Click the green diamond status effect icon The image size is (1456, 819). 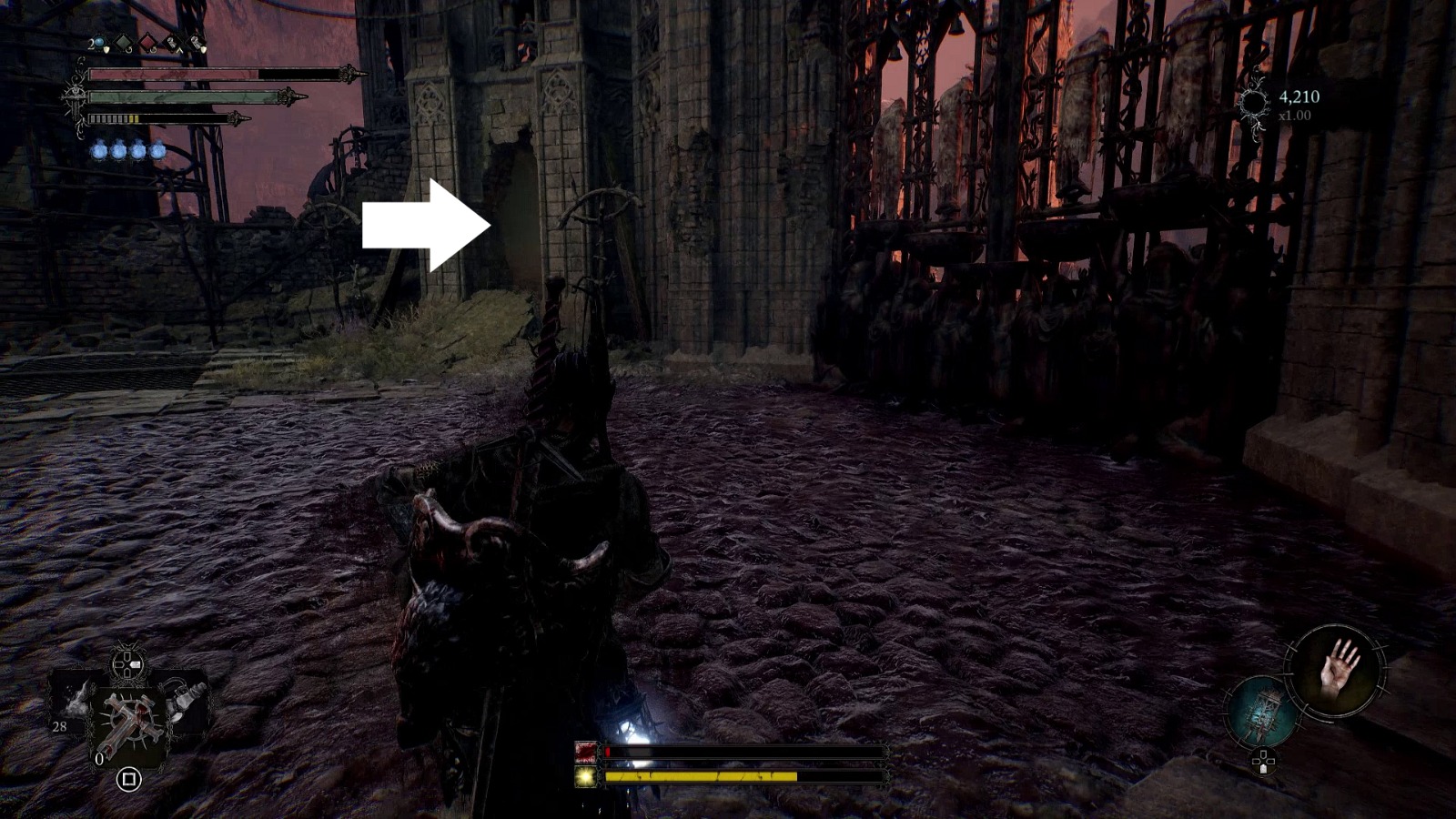coord(123,42)
